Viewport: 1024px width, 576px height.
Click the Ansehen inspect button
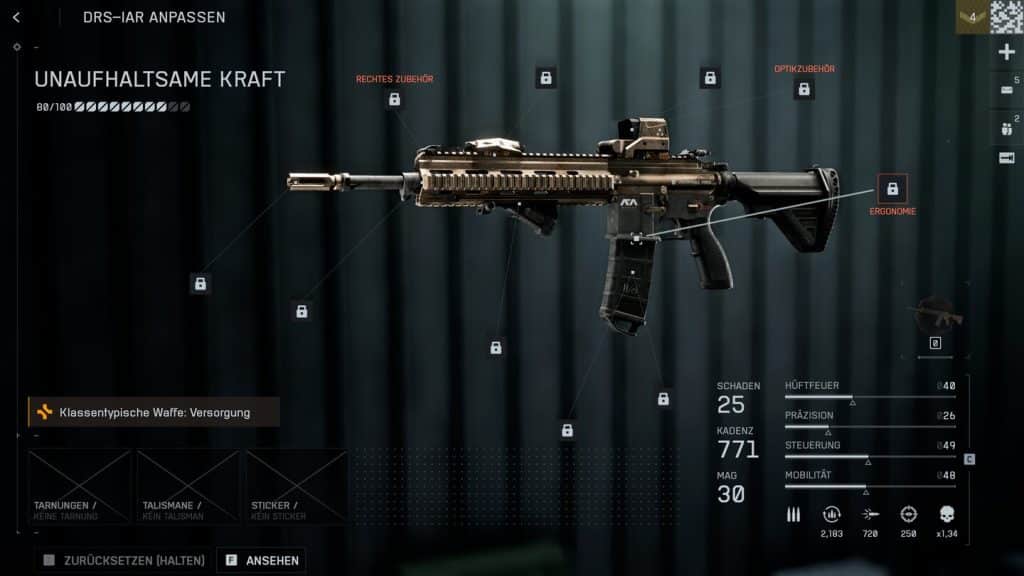[x=262, y=560]
